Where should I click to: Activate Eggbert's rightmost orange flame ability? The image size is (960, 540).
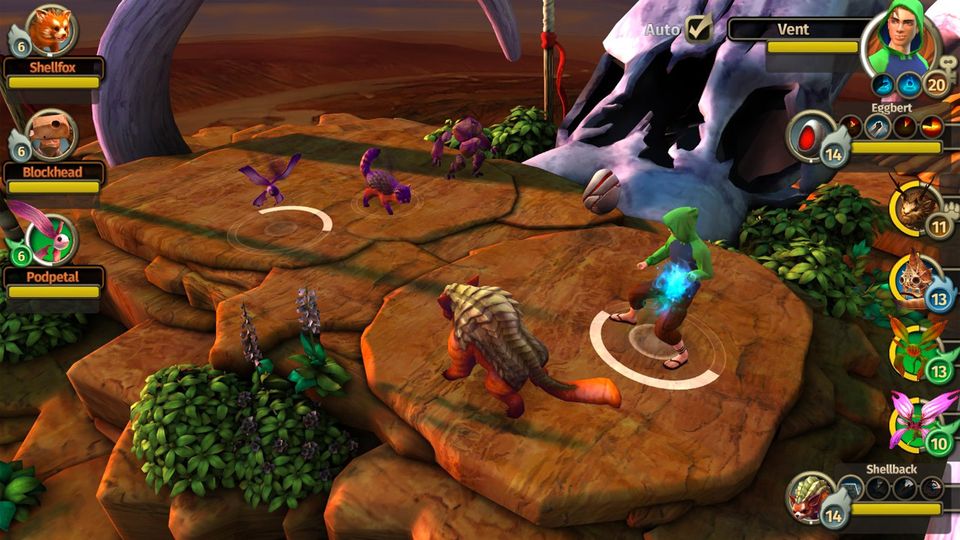[931, 126]
